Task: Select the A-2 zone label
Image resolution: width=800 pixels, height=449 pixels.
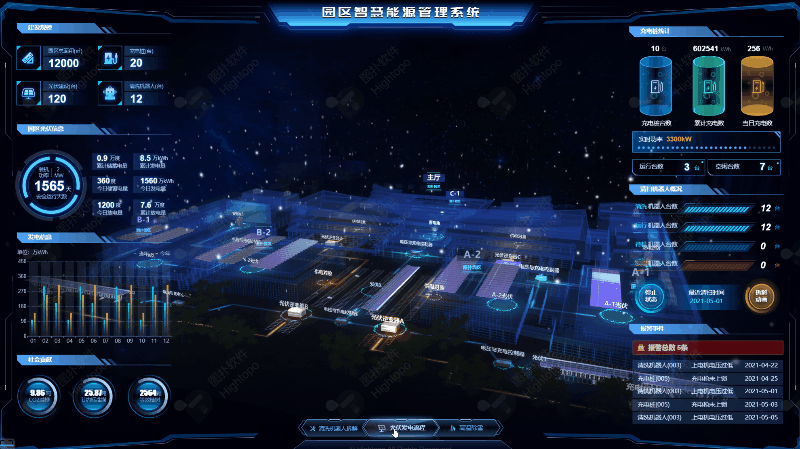Action: click(472, 254)
